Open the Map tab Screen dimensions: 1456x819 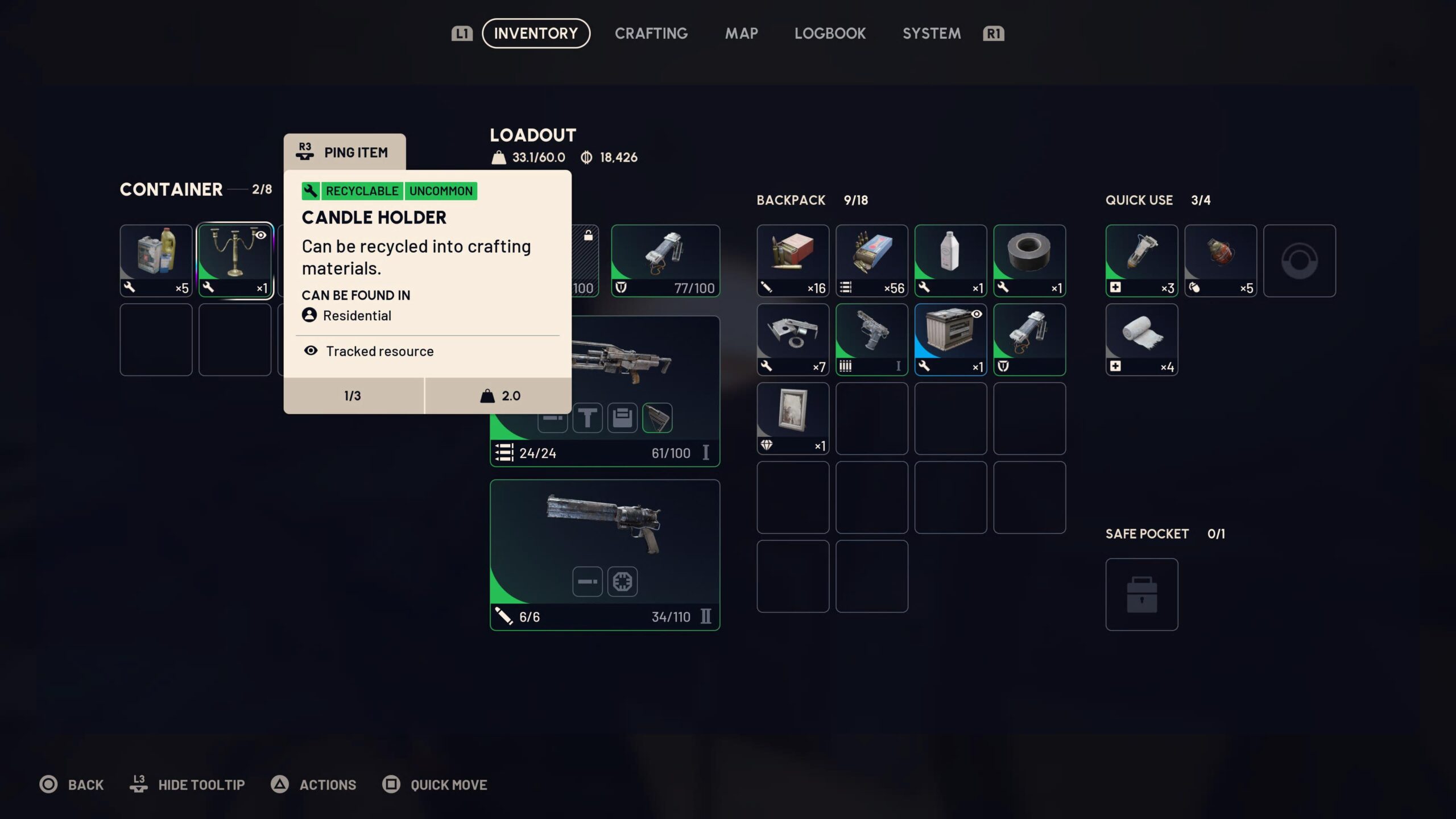741,34
